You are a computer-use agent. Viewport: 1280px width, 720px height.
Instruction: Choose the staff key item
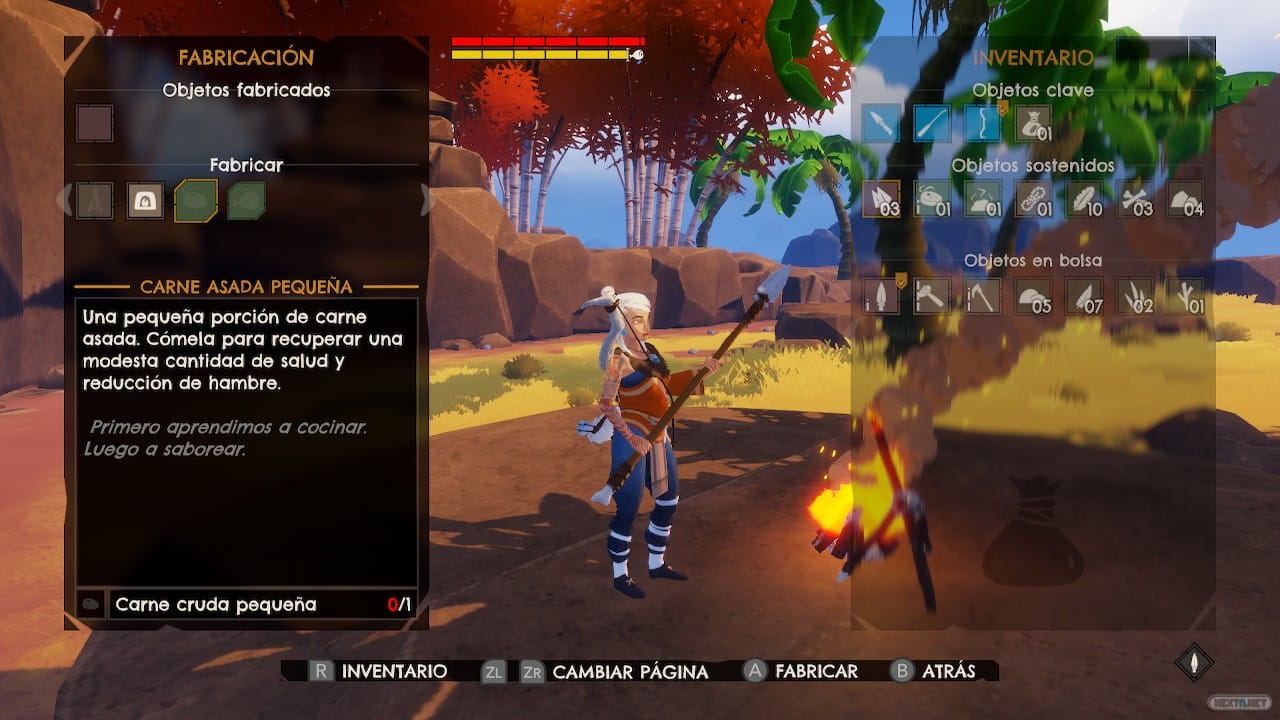pos(932,124)
